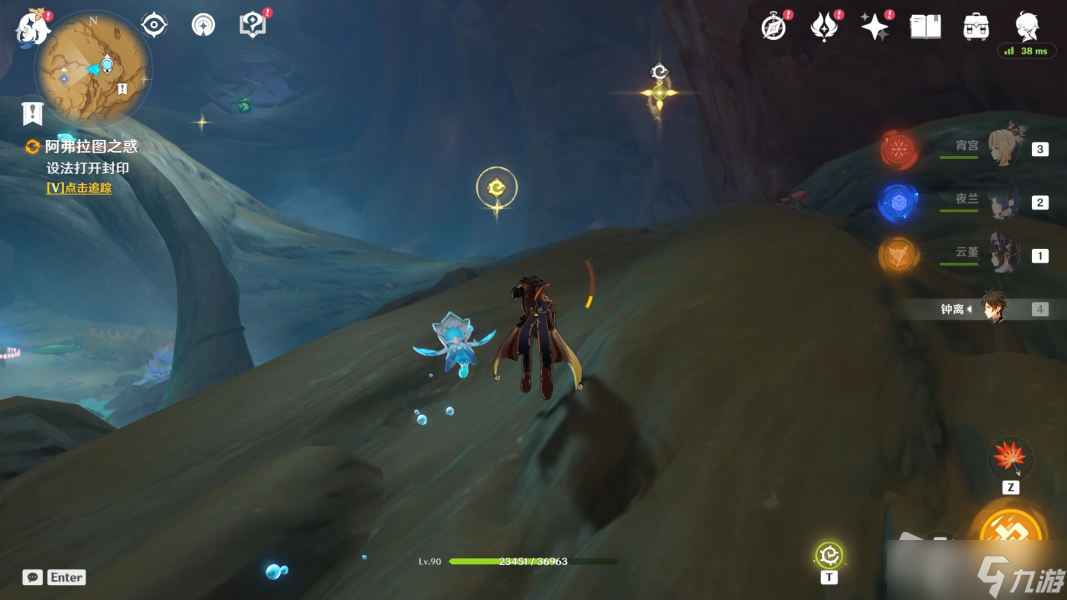Use the red maple leaf gadget
The width and height of the screenshot is (1067, 600).
coord(1010,459)
